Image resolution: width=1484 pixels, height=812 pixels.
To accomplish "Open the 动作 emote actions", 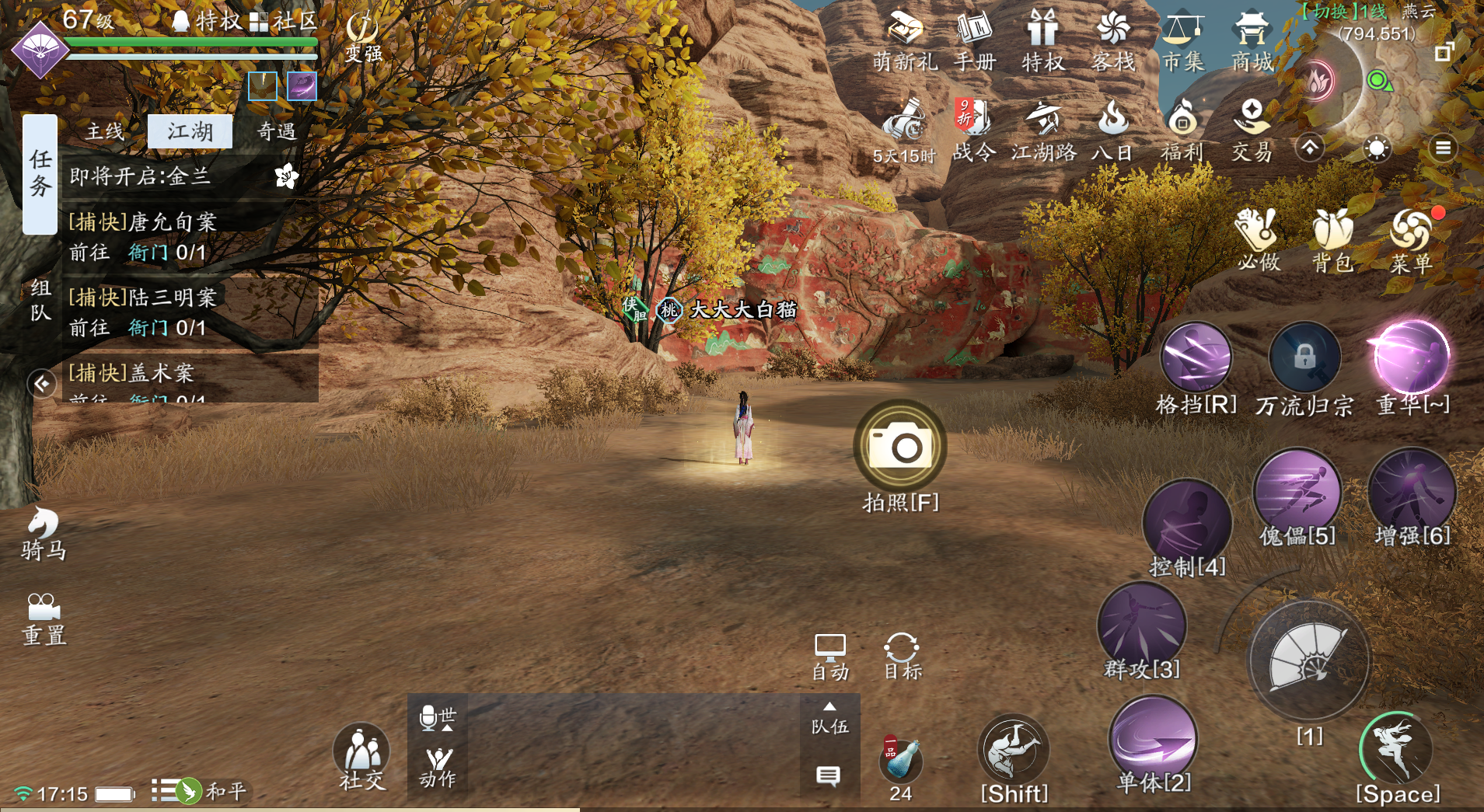I will click(x=438, y=766).
